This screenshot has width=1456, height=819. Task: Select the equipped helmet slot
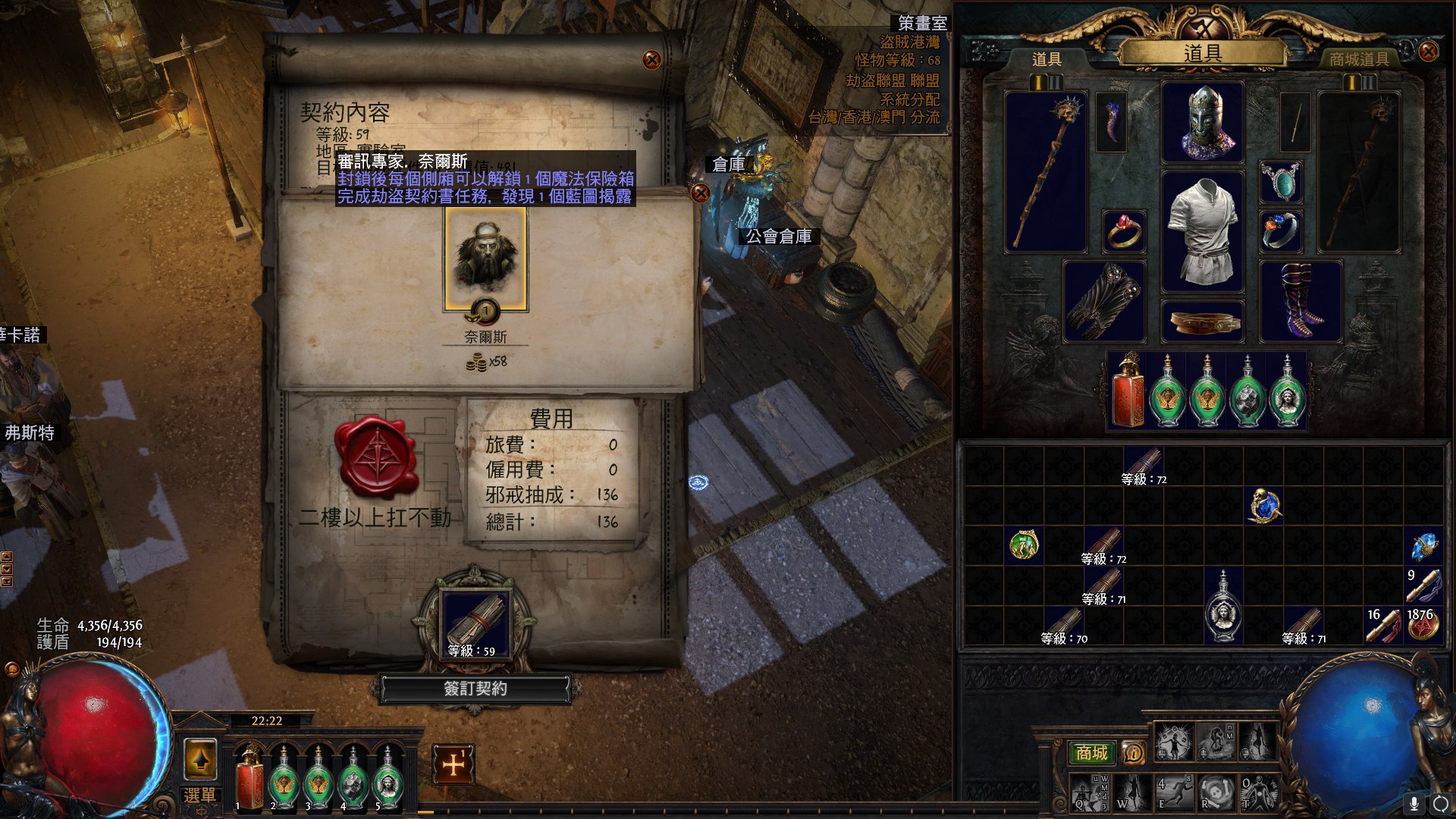[1203, 123]
